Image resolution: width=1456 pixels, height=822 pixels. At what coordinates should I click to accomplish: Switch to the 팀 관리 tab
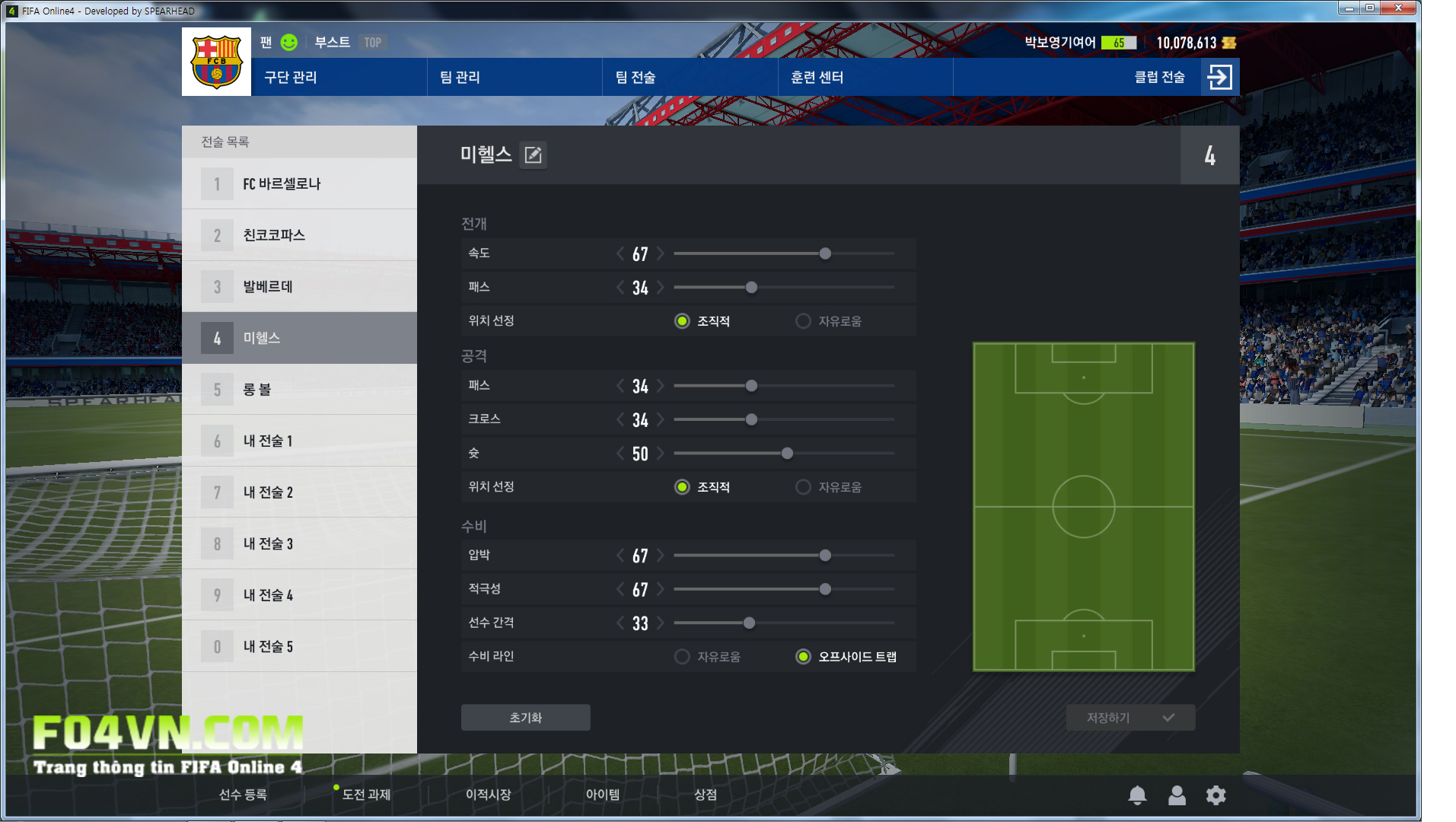[x=460, y=77]
